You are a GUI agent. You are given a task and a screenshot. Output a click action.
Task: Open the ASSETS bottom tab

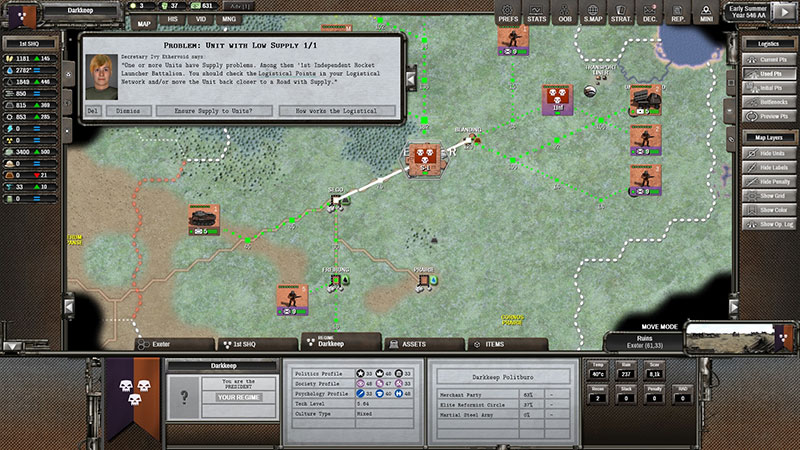(x=412, y=344)
